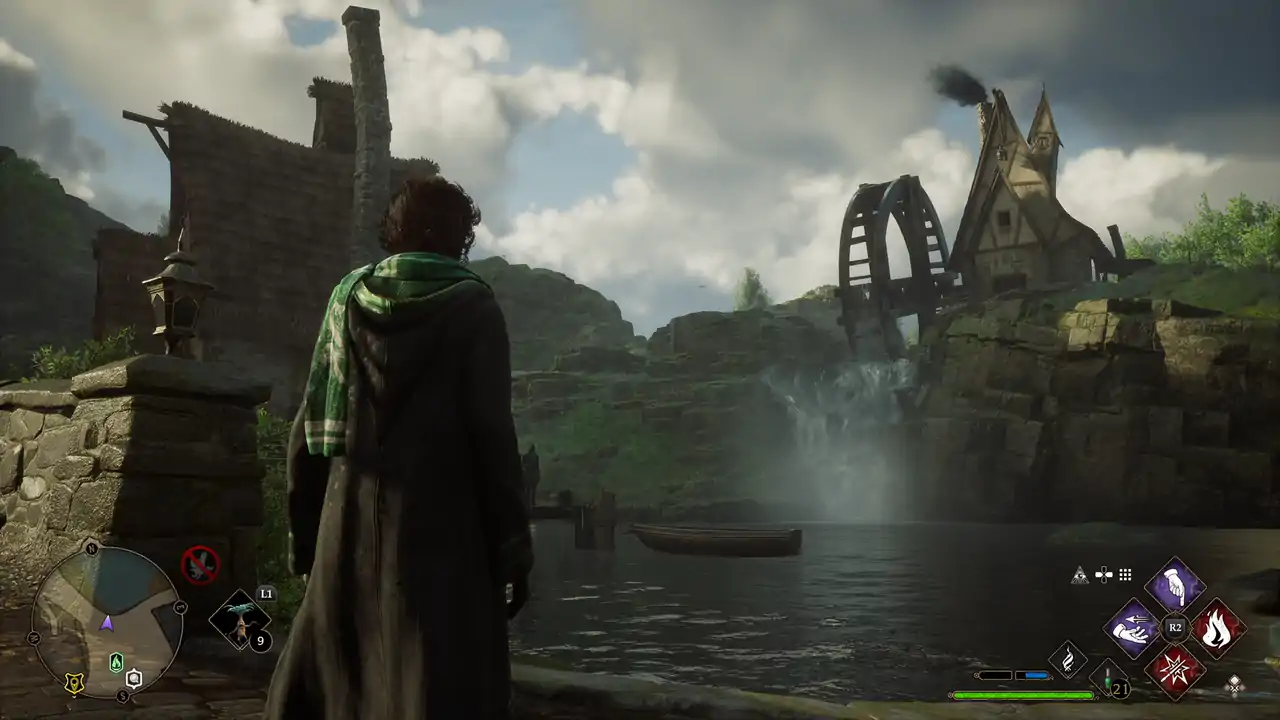Open the circular minimap
The width and height of the screenshot is (1280, 720).
(107, 621)
